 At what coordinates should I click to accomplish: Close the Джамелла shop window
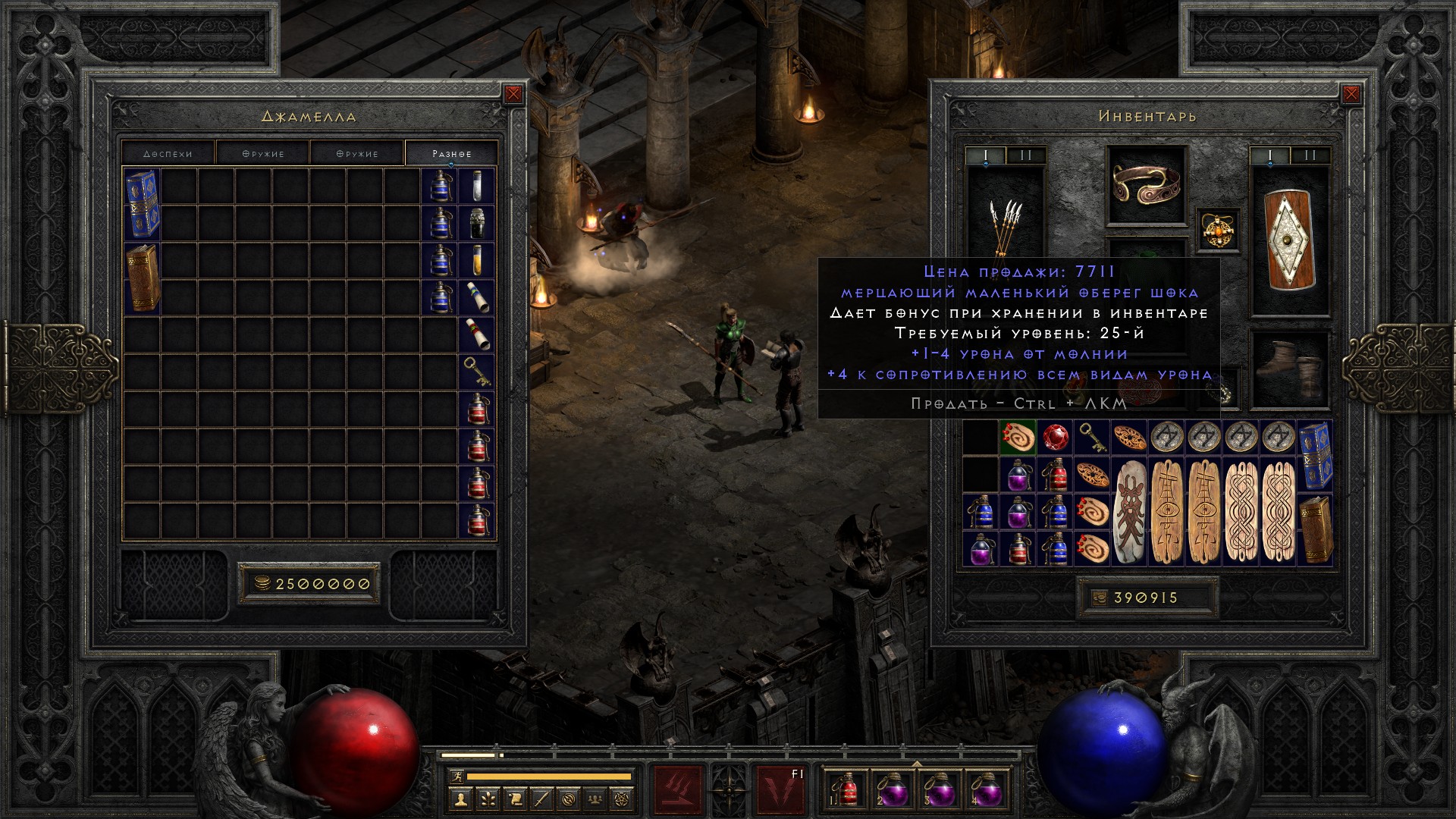tap(513, 94)
